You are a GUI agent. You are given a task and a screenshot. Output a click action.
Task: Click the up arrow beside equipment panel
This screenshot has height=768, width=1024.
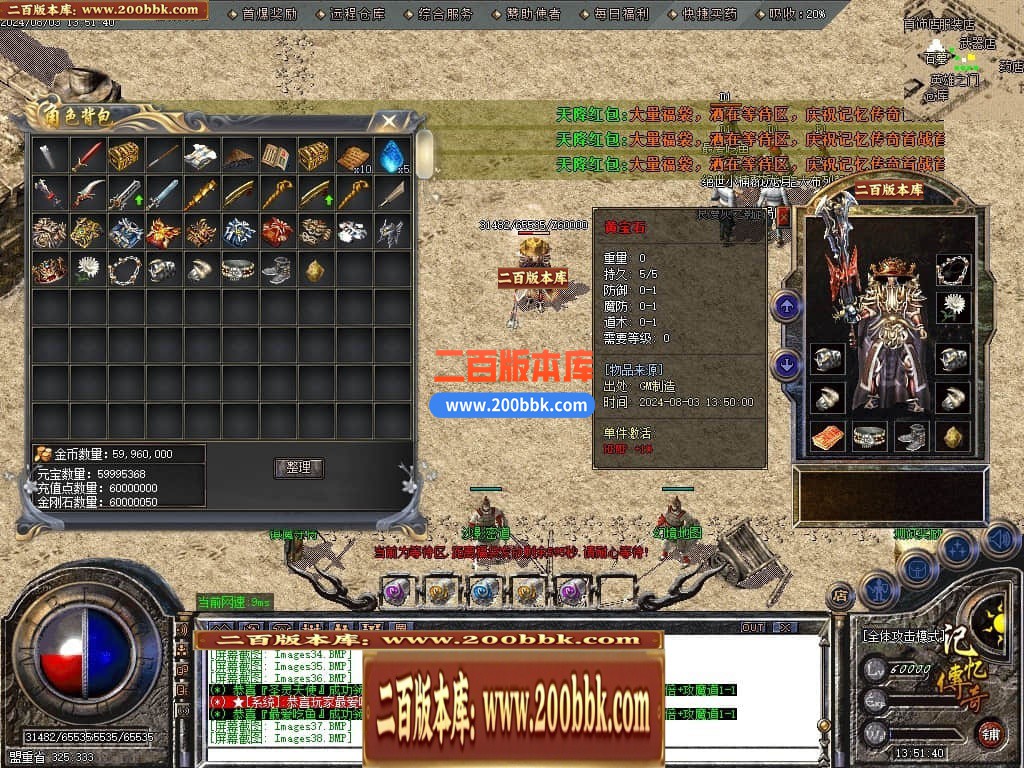click(787, 306)
